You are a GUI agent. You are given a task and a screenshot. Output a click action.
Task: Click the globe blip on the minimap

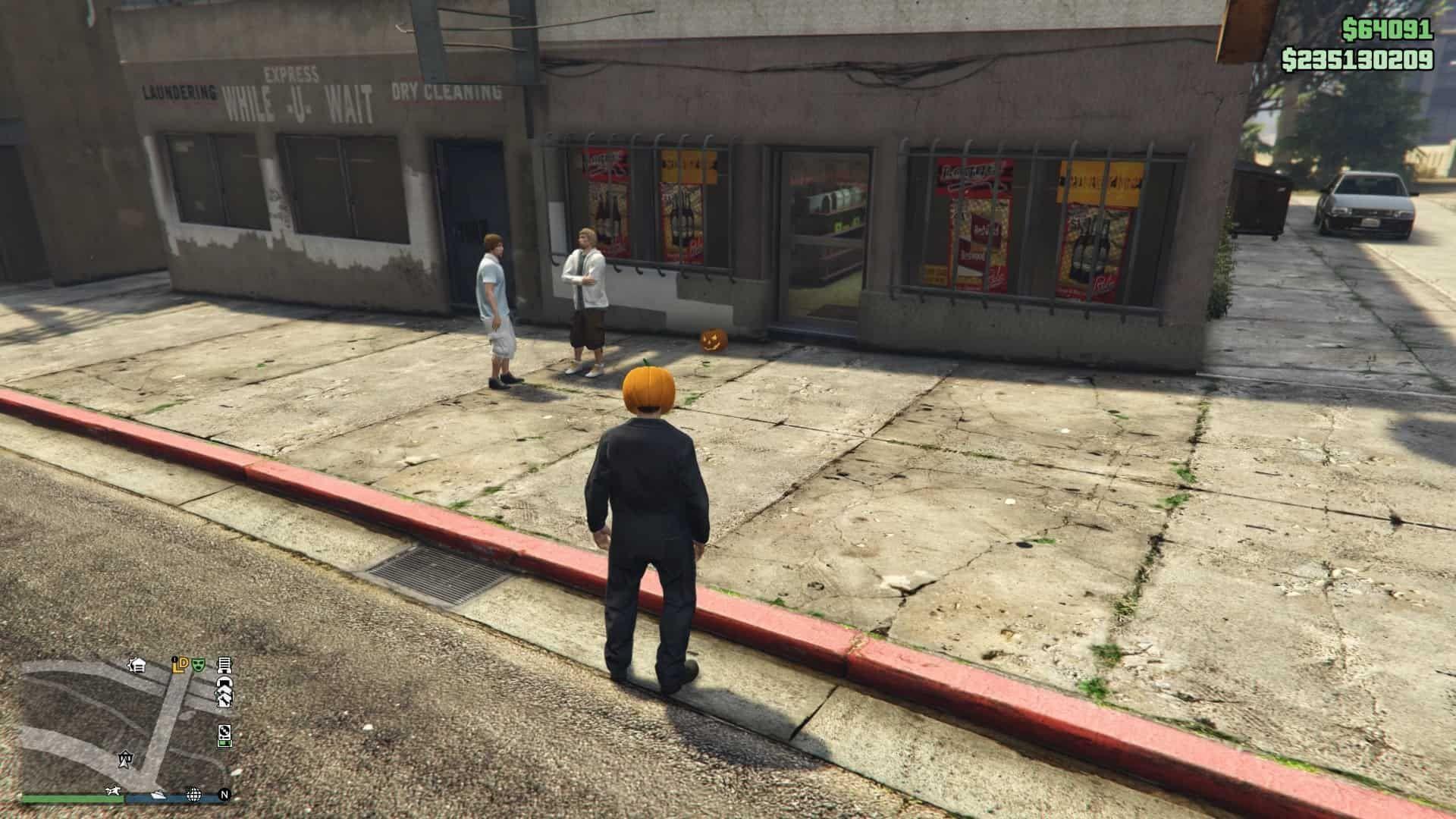[x=193, y=795]
